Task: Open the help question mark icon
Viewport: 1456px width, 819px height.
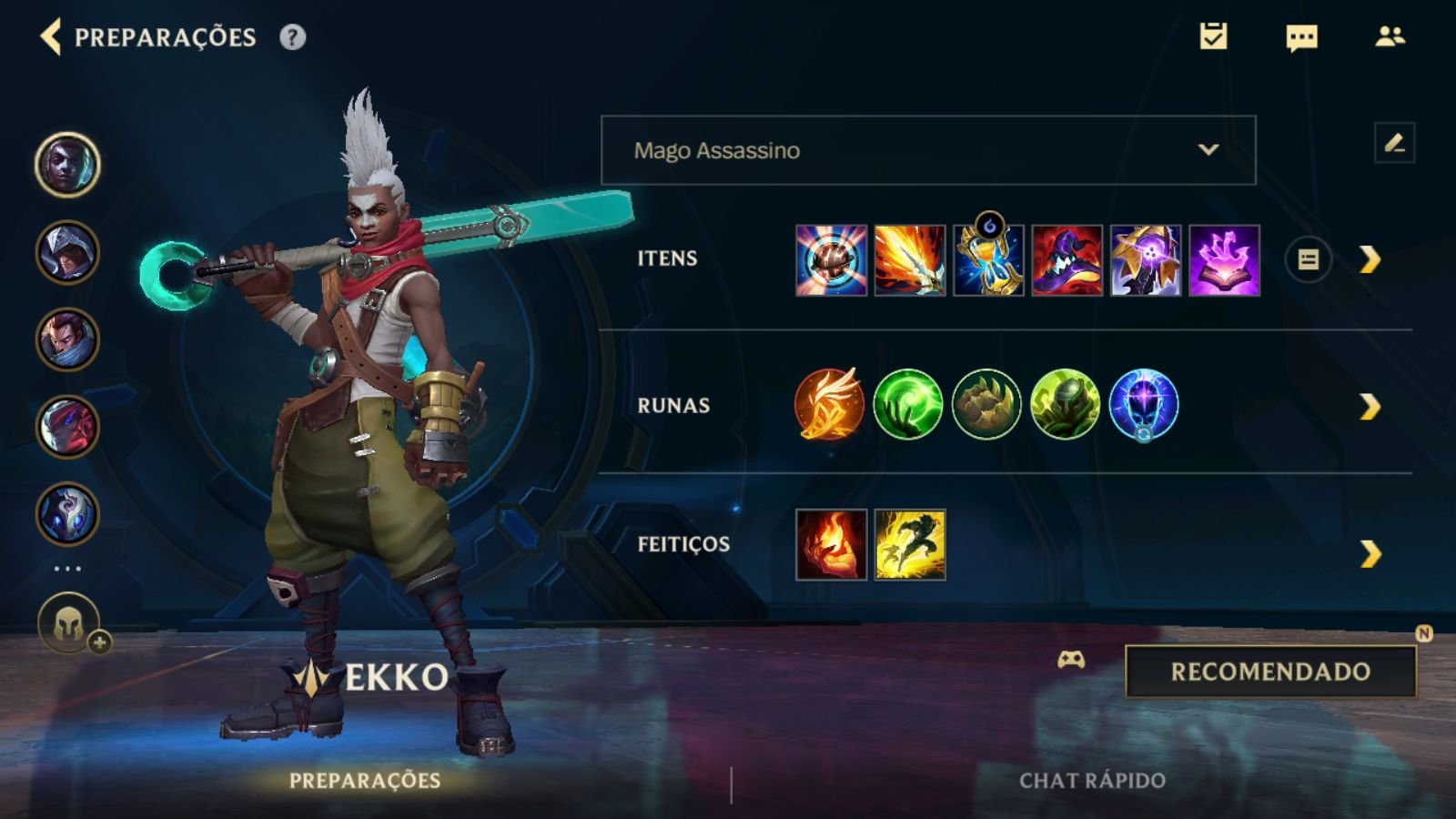Action: pyautogui.click(x=292, y=37)
